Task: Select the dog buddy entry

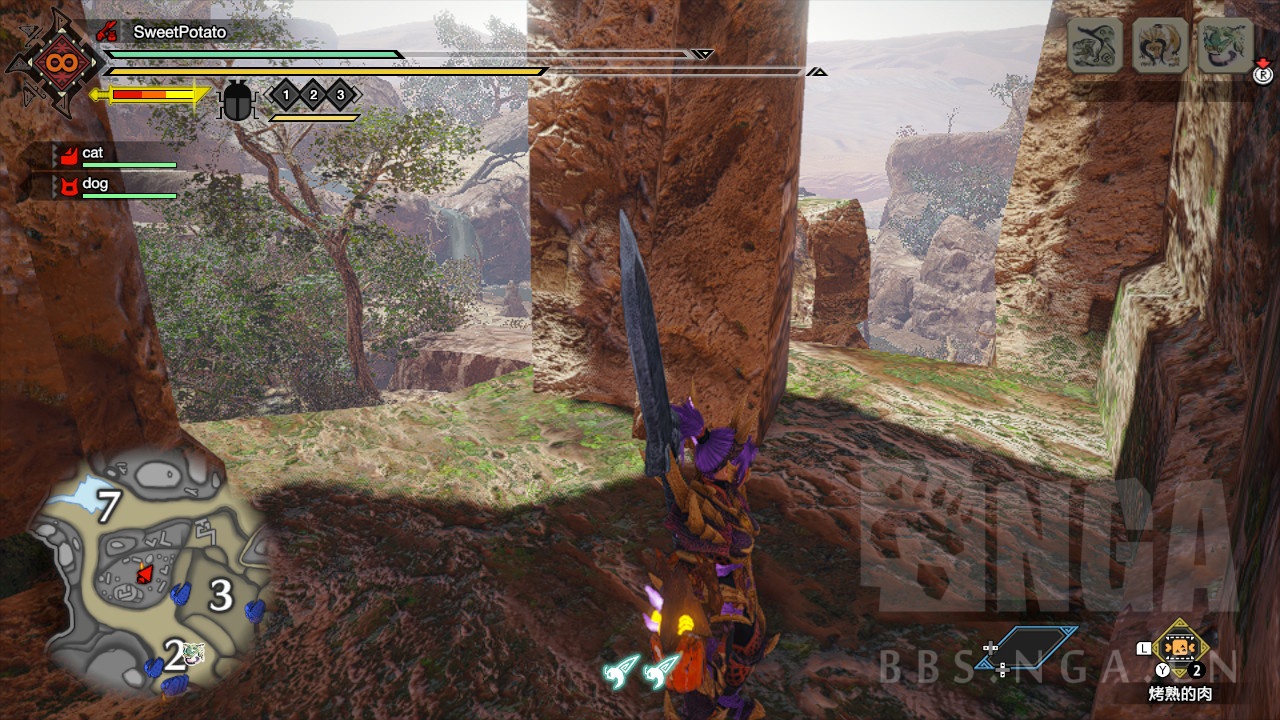Action: [x=95, y=184]
